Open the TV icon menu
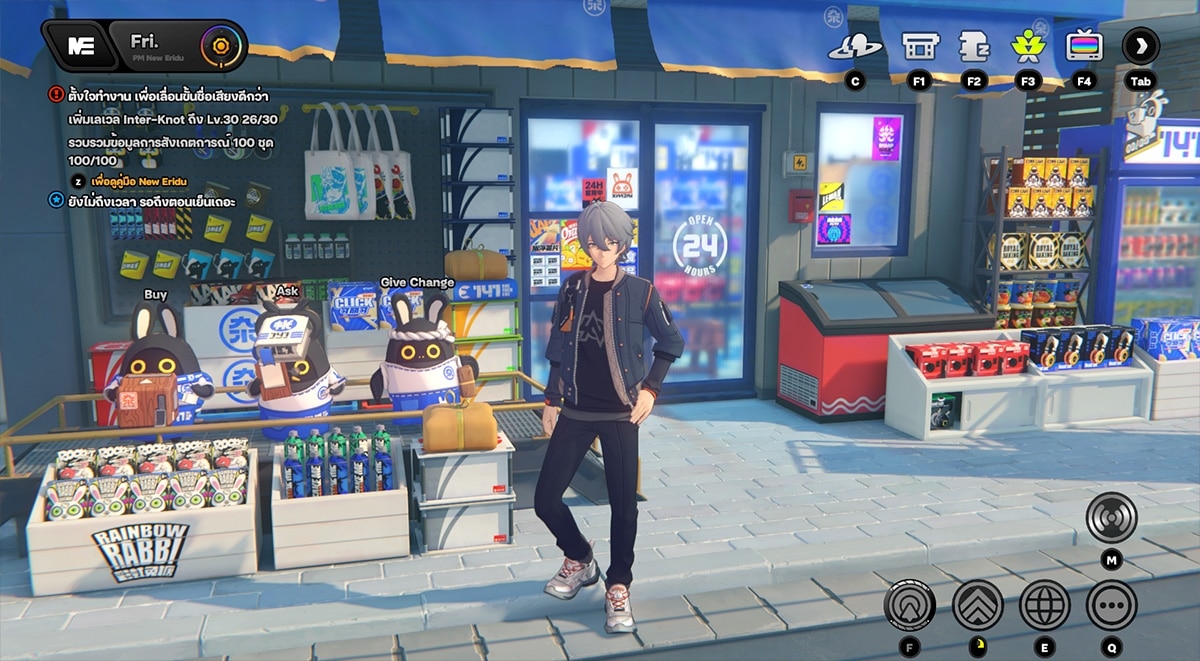The width and height of the screenshot is (1200, 661). pos(1084,46)
